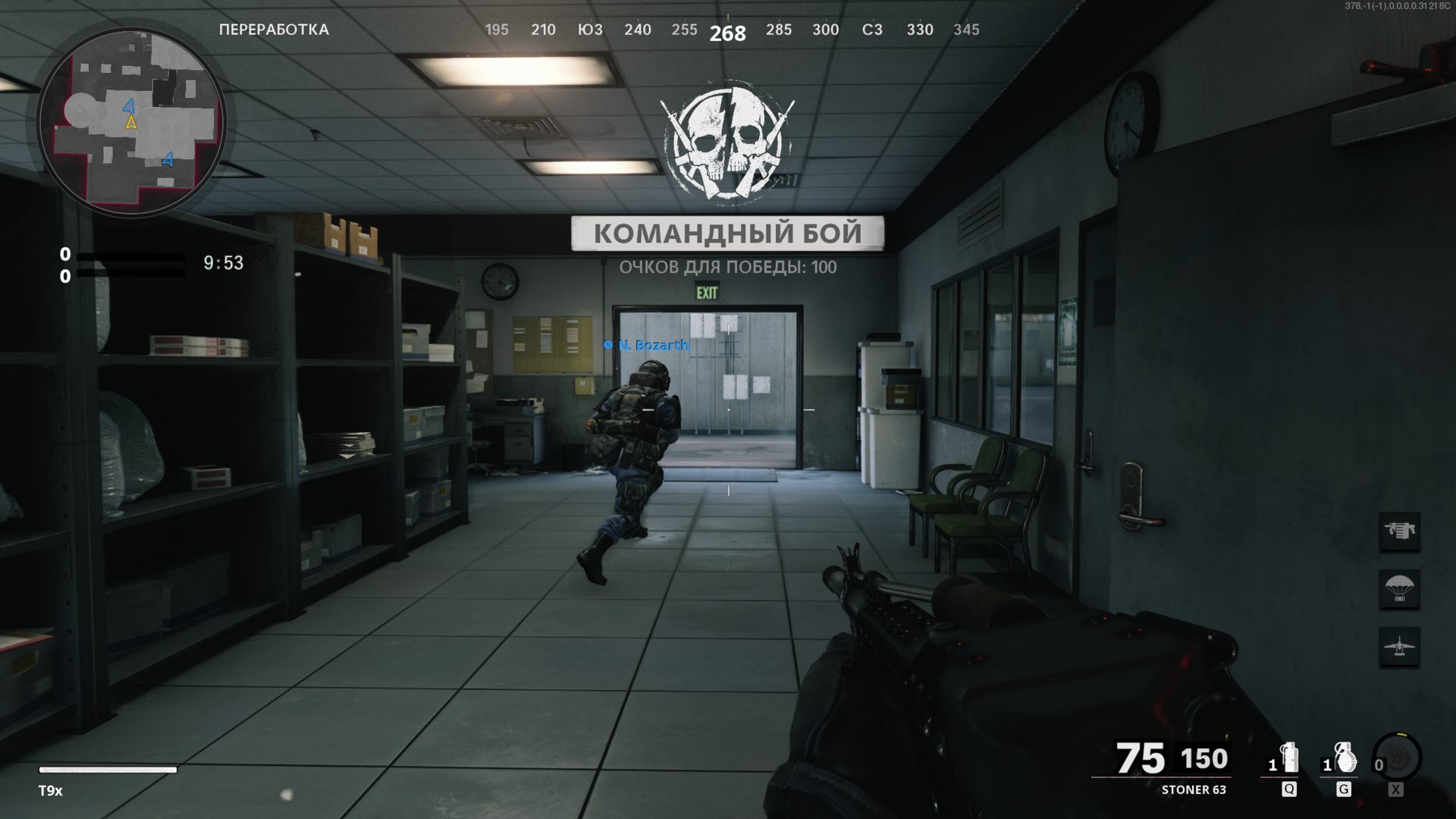The height and width of the screenshot is (819, 1456).
Task: Click the teammate name tag N. Bozarth
Action: coord(653,345)
